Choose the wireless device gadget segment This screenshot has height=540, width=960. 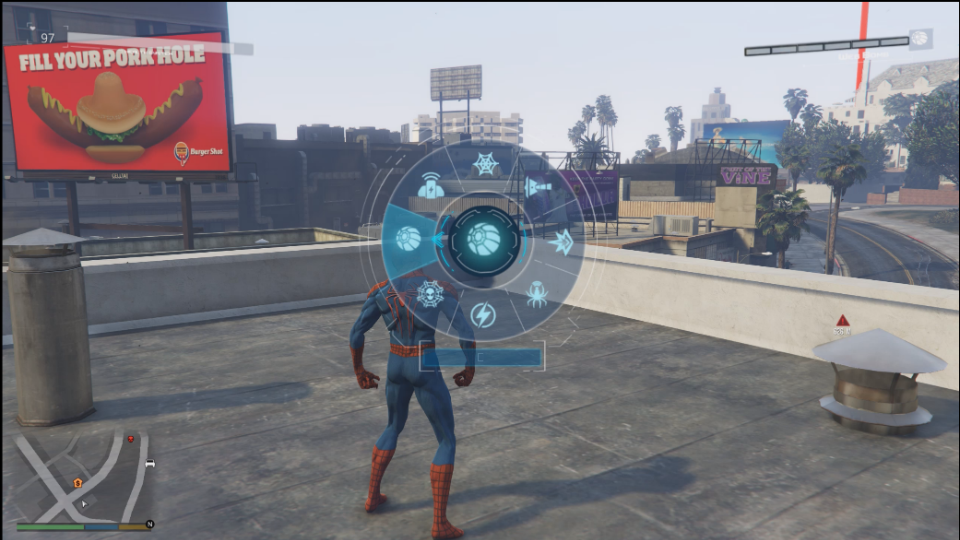coord(430,186)
